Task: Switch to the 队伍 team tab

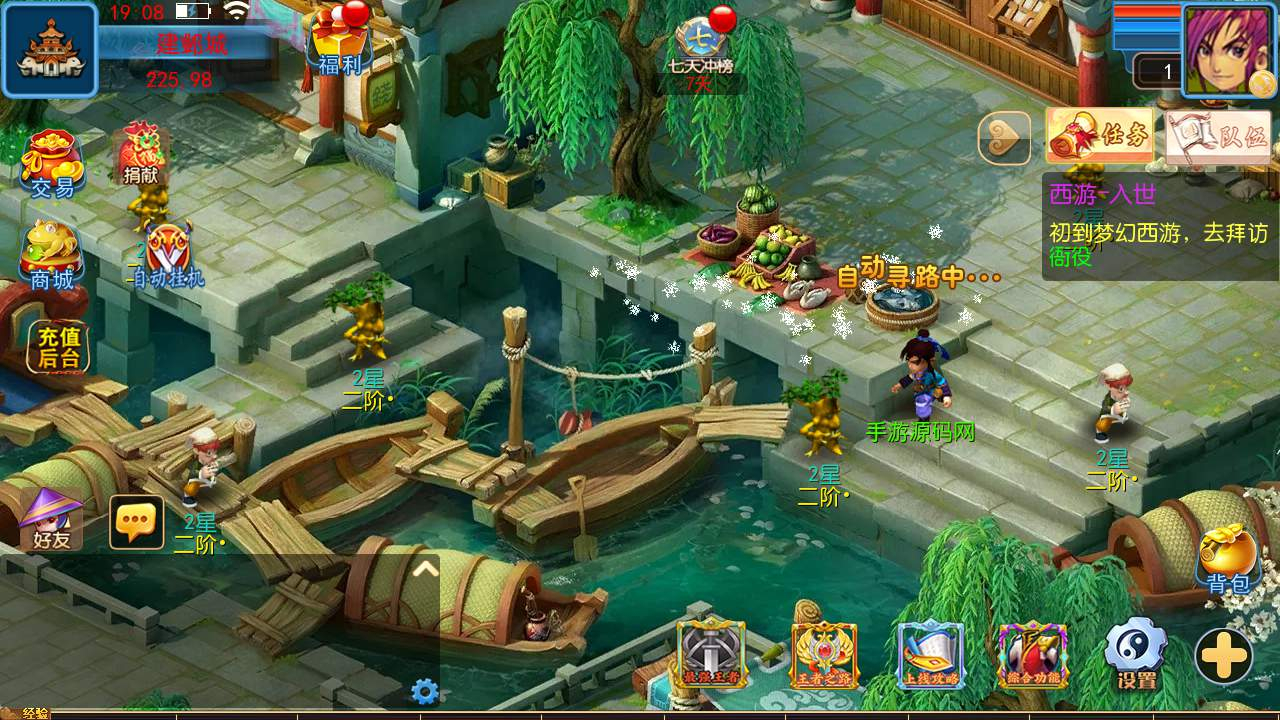Action: pos(1218,137)
